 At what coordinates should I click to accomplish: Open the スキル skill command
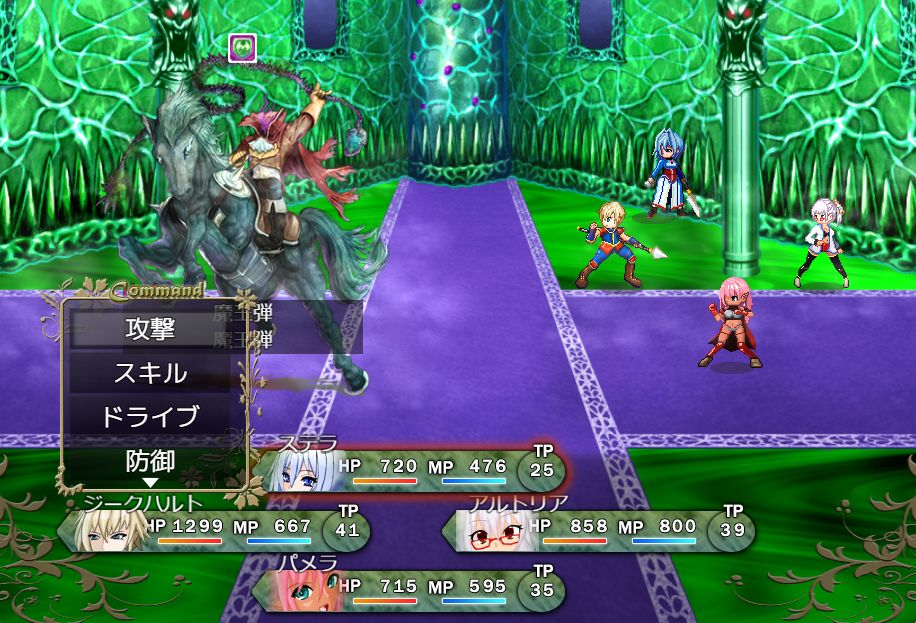[151, 373]
